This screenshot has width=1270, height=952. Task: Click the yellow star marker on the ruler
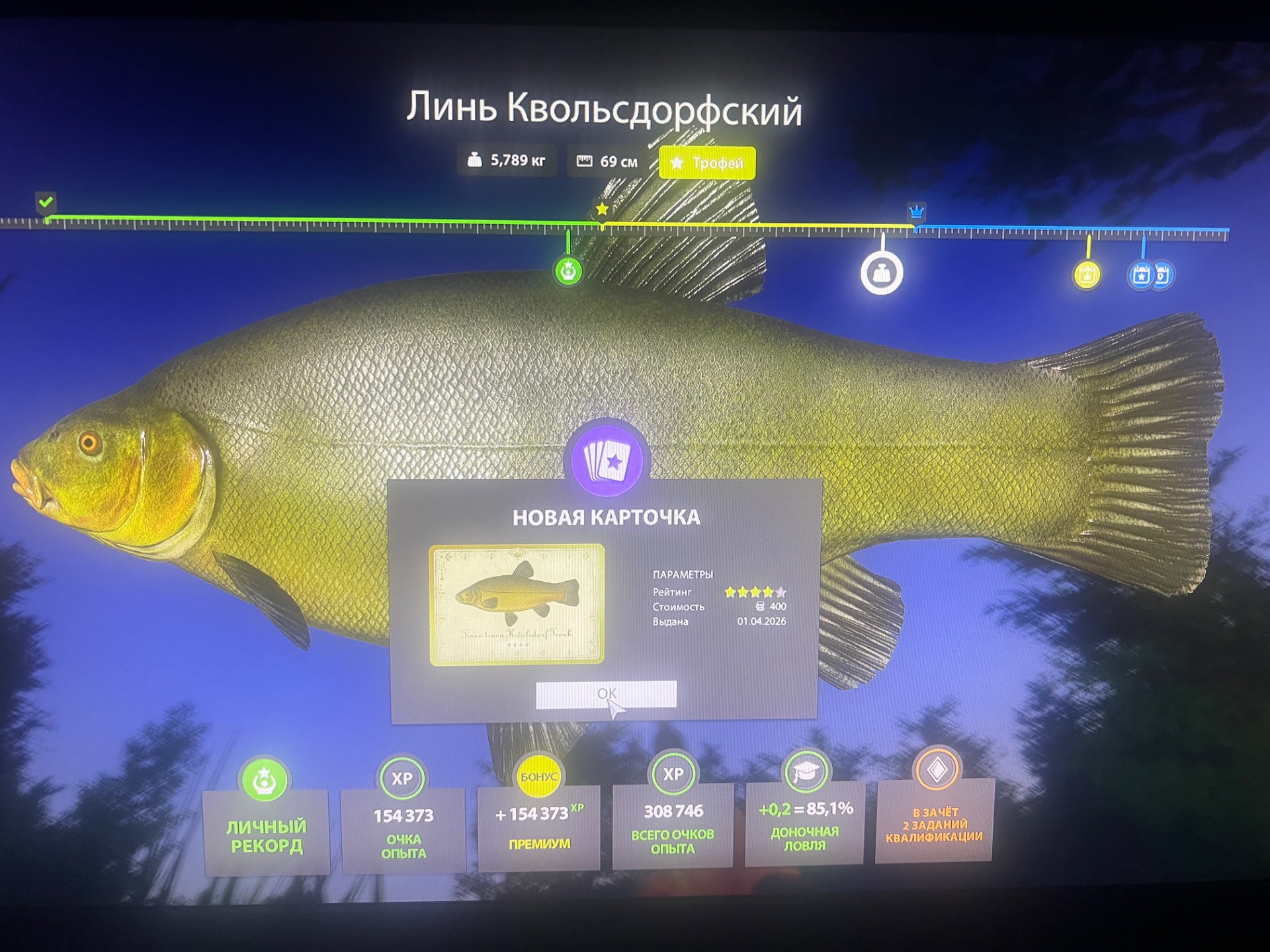(602, 210)
